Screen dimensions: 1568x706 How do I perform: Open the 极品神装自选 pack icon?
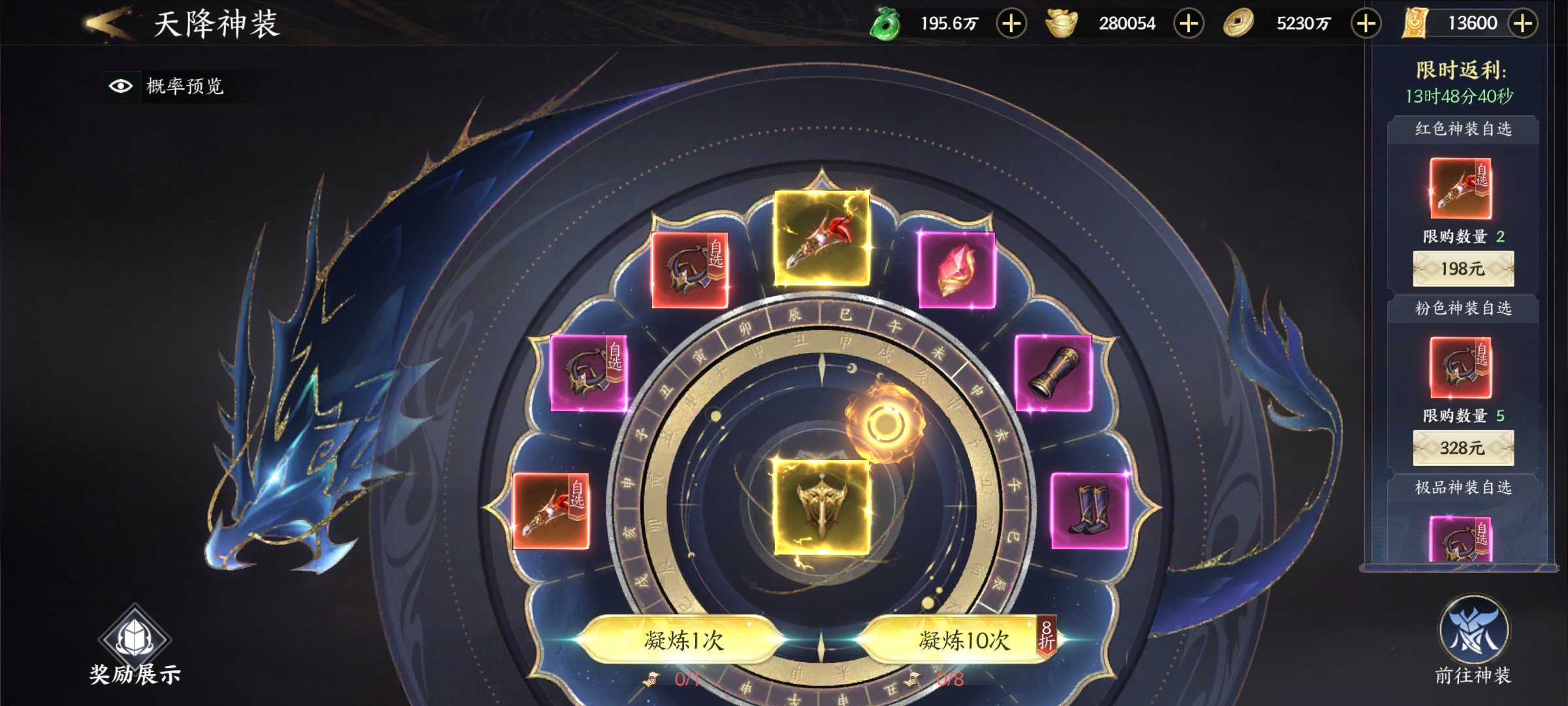pyautogui.click(x=1461, y=539)
